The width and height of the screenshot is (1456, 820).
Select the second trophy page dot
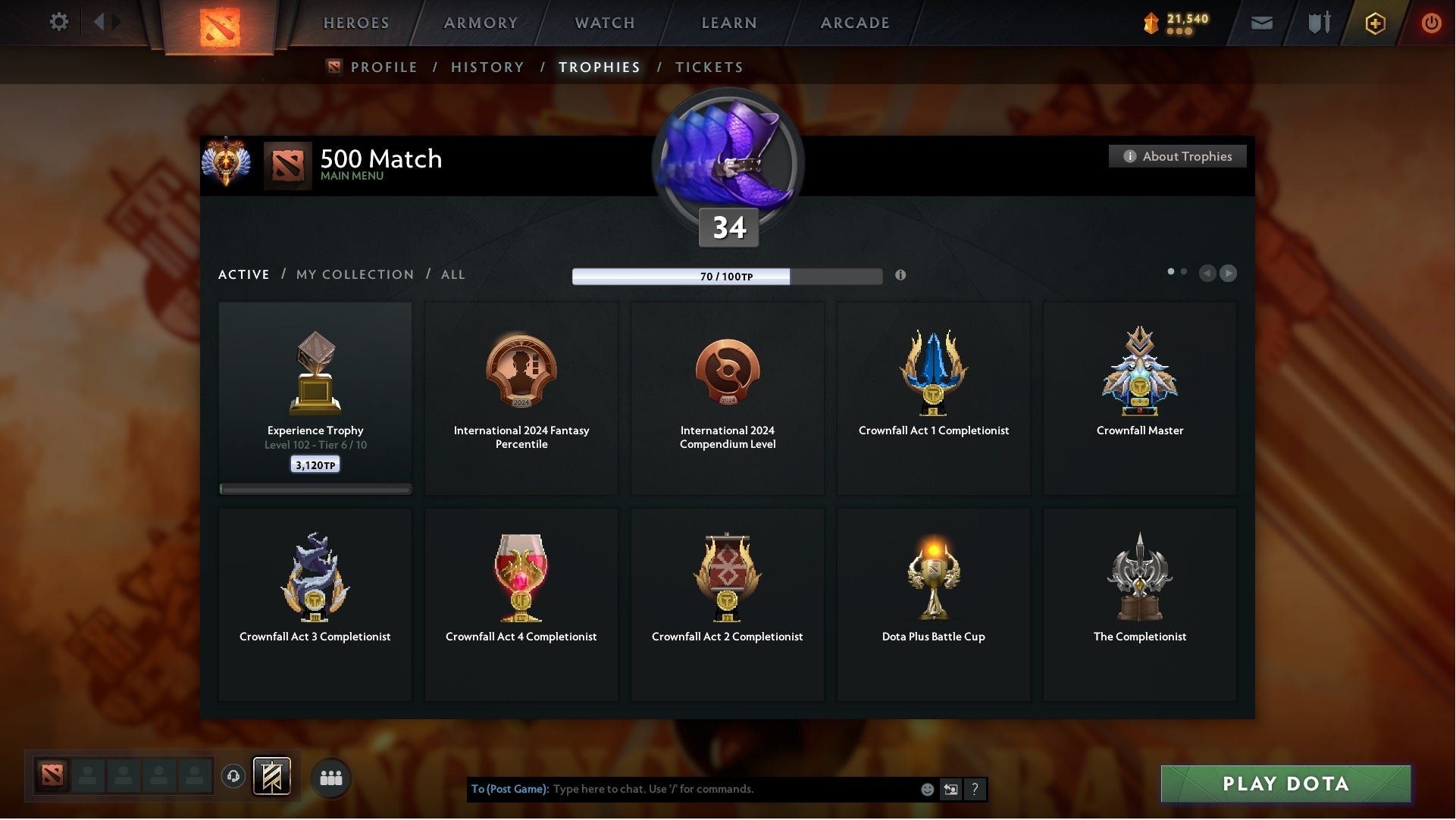(x=1184, y=270)
